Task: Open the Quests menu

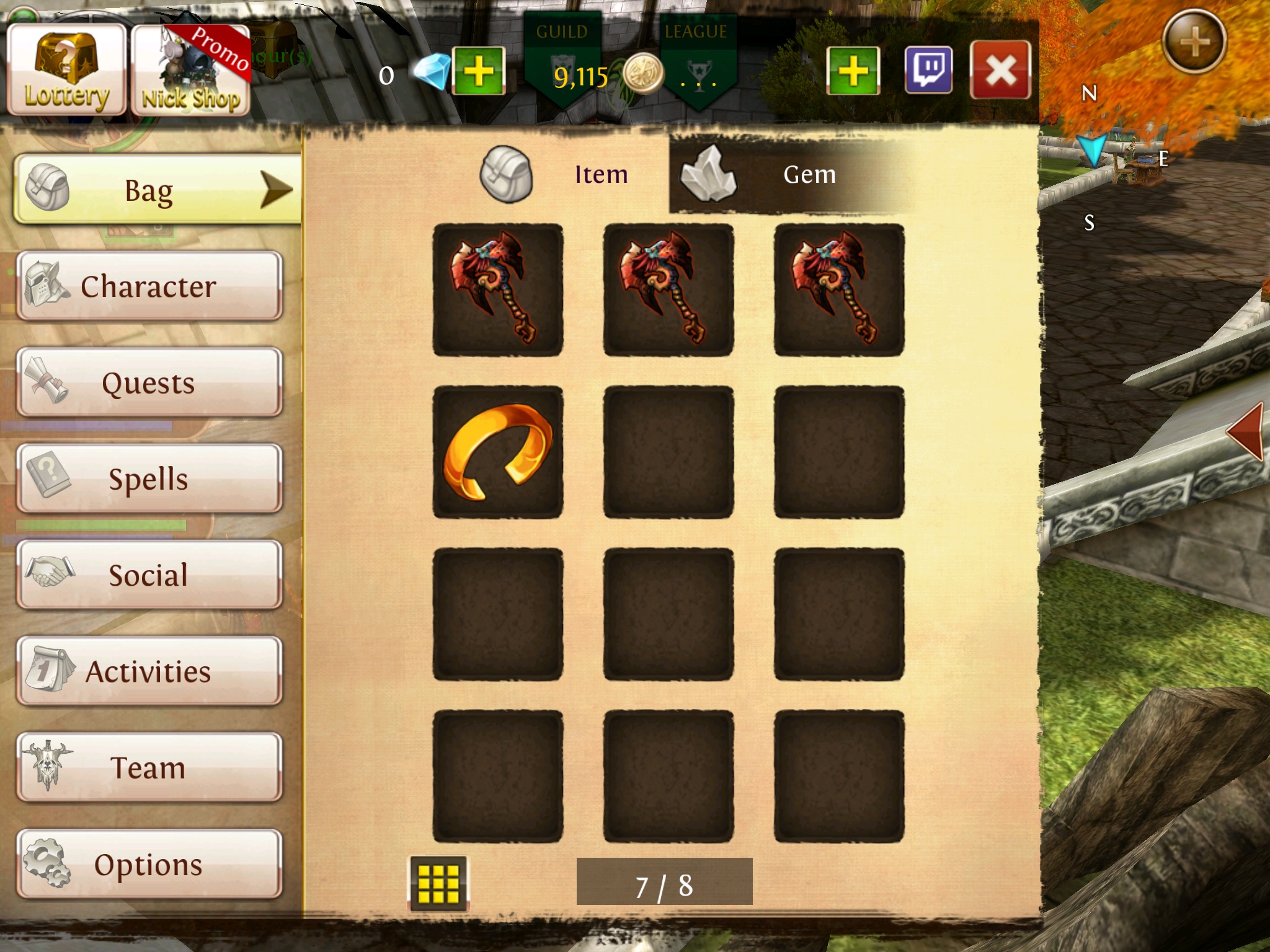Action: [x=149, y=382]
